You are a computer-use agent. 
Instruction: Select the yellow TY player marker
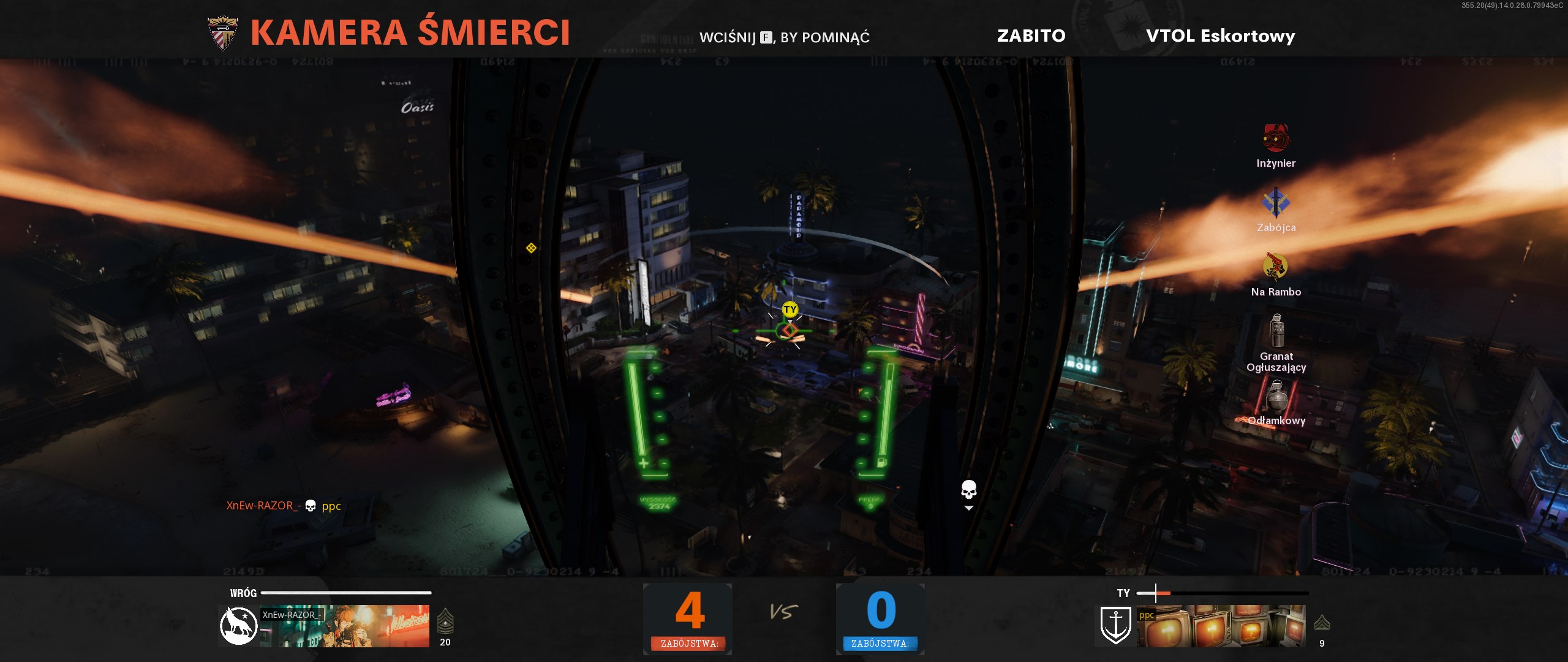790,310
